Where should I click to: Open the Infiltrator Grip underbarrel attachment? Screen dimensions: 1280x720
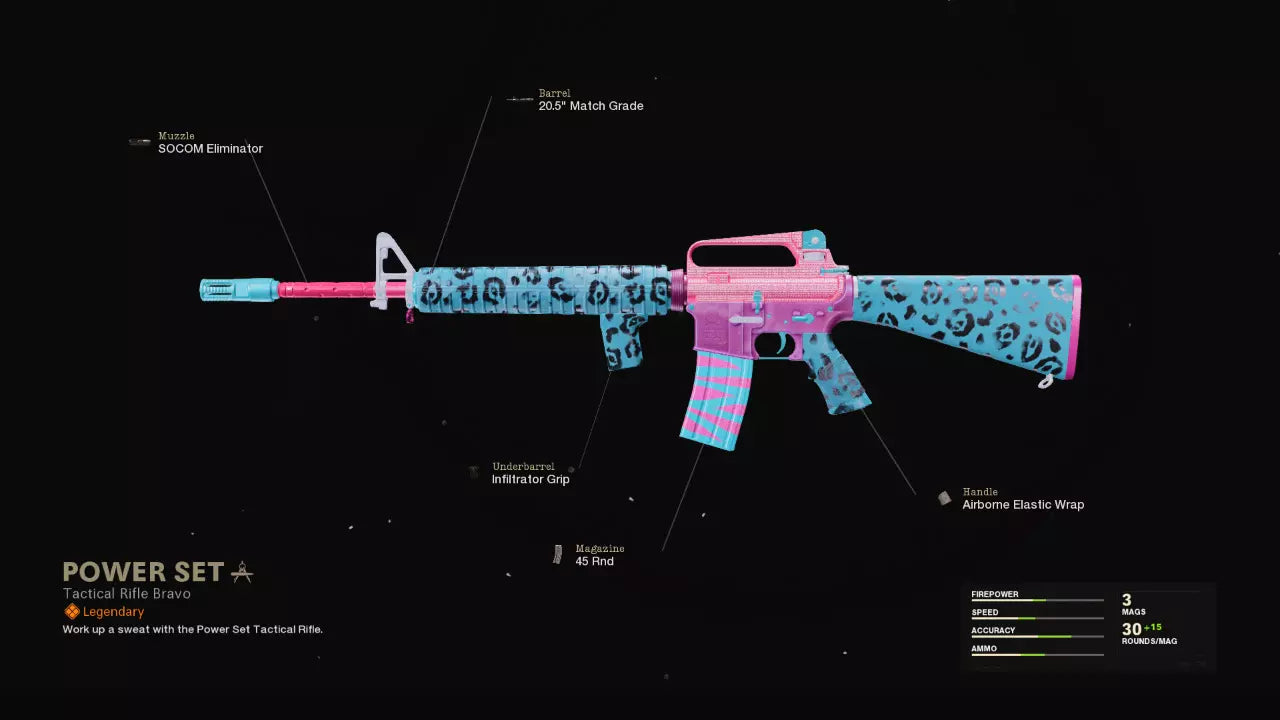tap(530, 479)
